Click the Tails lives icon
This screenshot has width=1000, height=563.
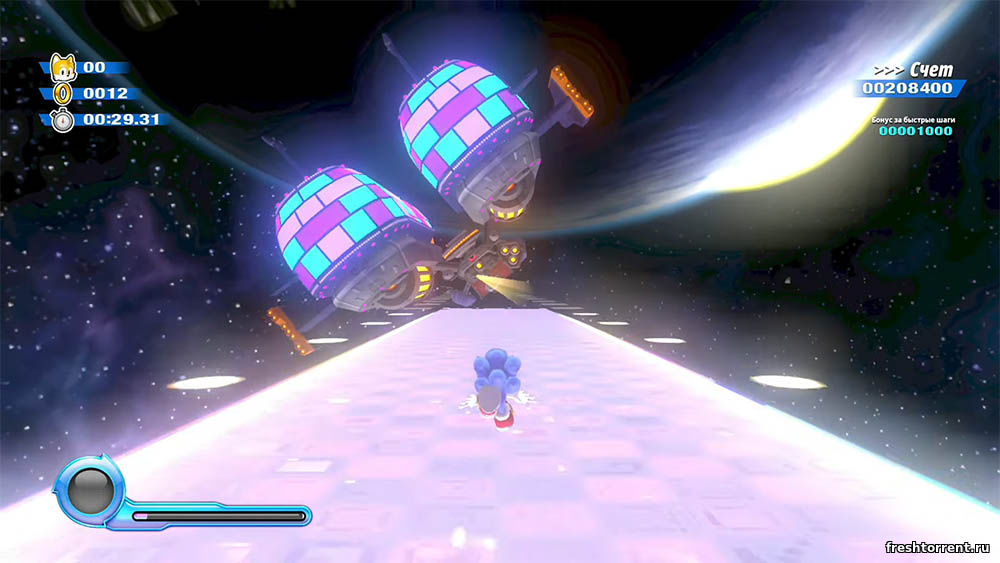click(x=63, y=68)
